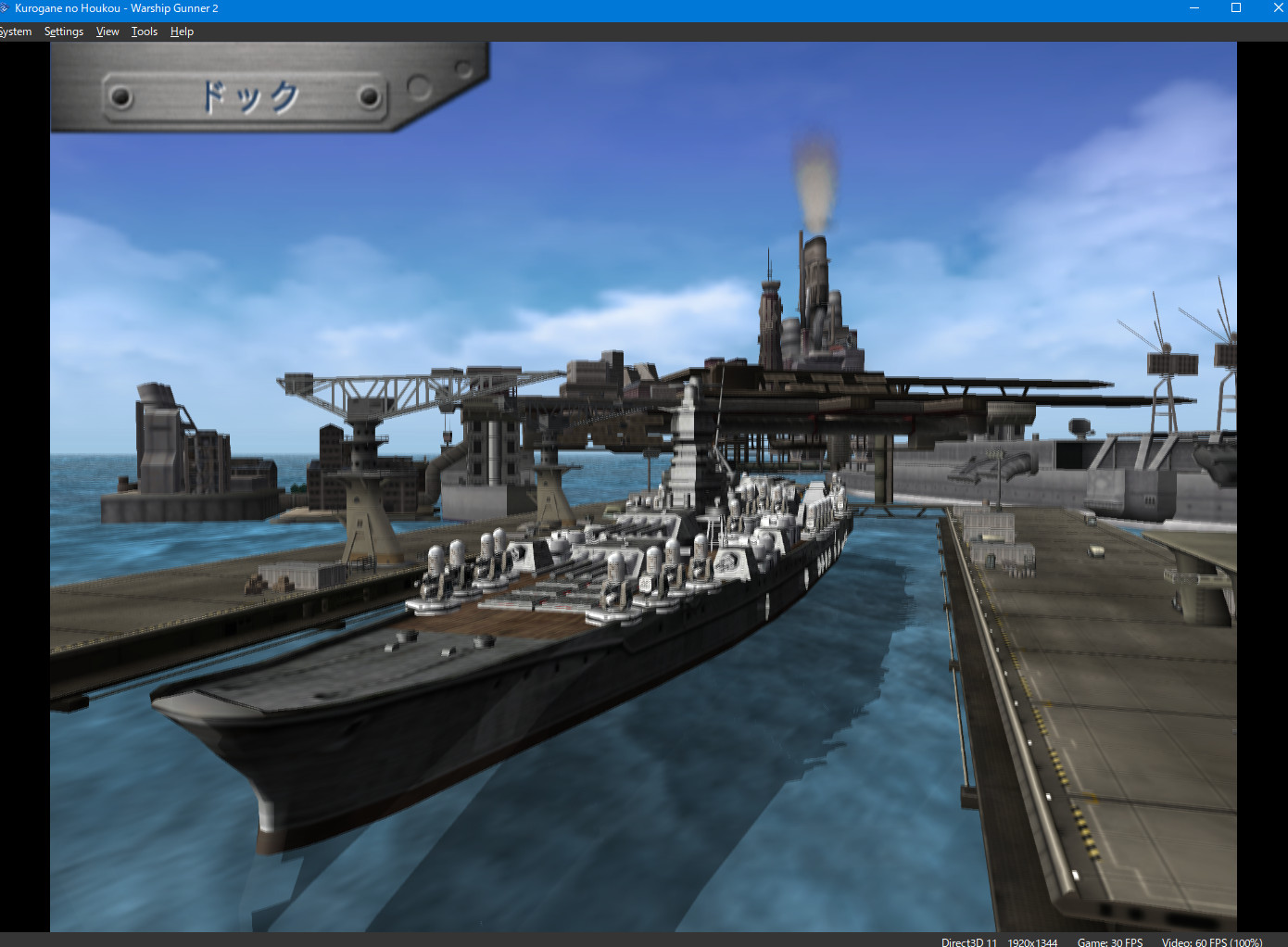Click the game viewport display area
This screenshot has width=1288, height=947.
pyautogui.click(x=644, y=486)
